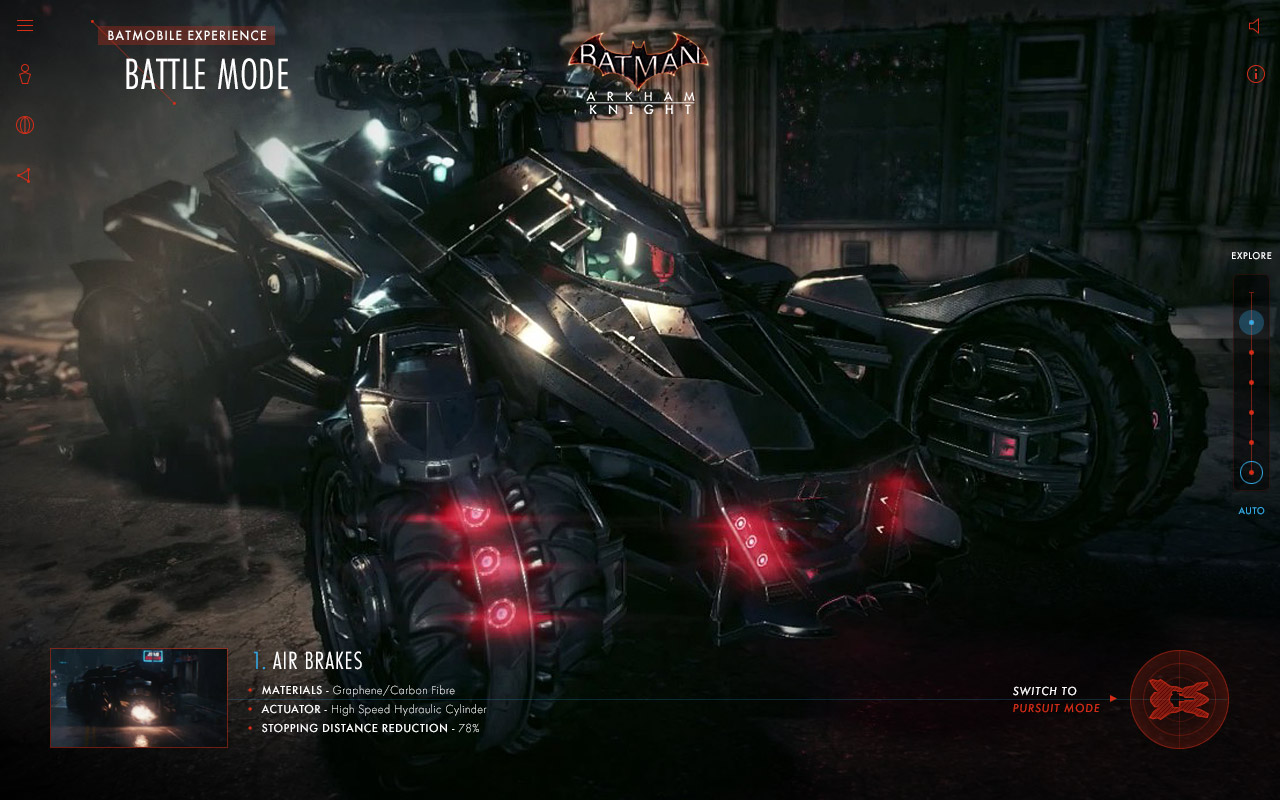Switch to Pursuit Mode with the round emblem
The width and height of the screenshot is (1280, 800).
1179,699
